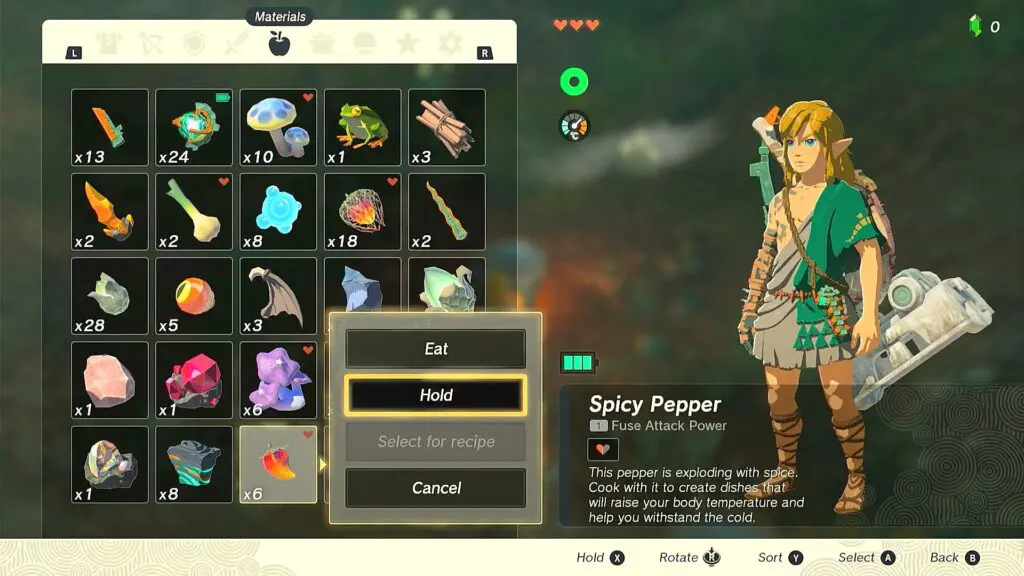
Task: Select the red ruby gemstone slot
Action: click(x=194, y=380)
